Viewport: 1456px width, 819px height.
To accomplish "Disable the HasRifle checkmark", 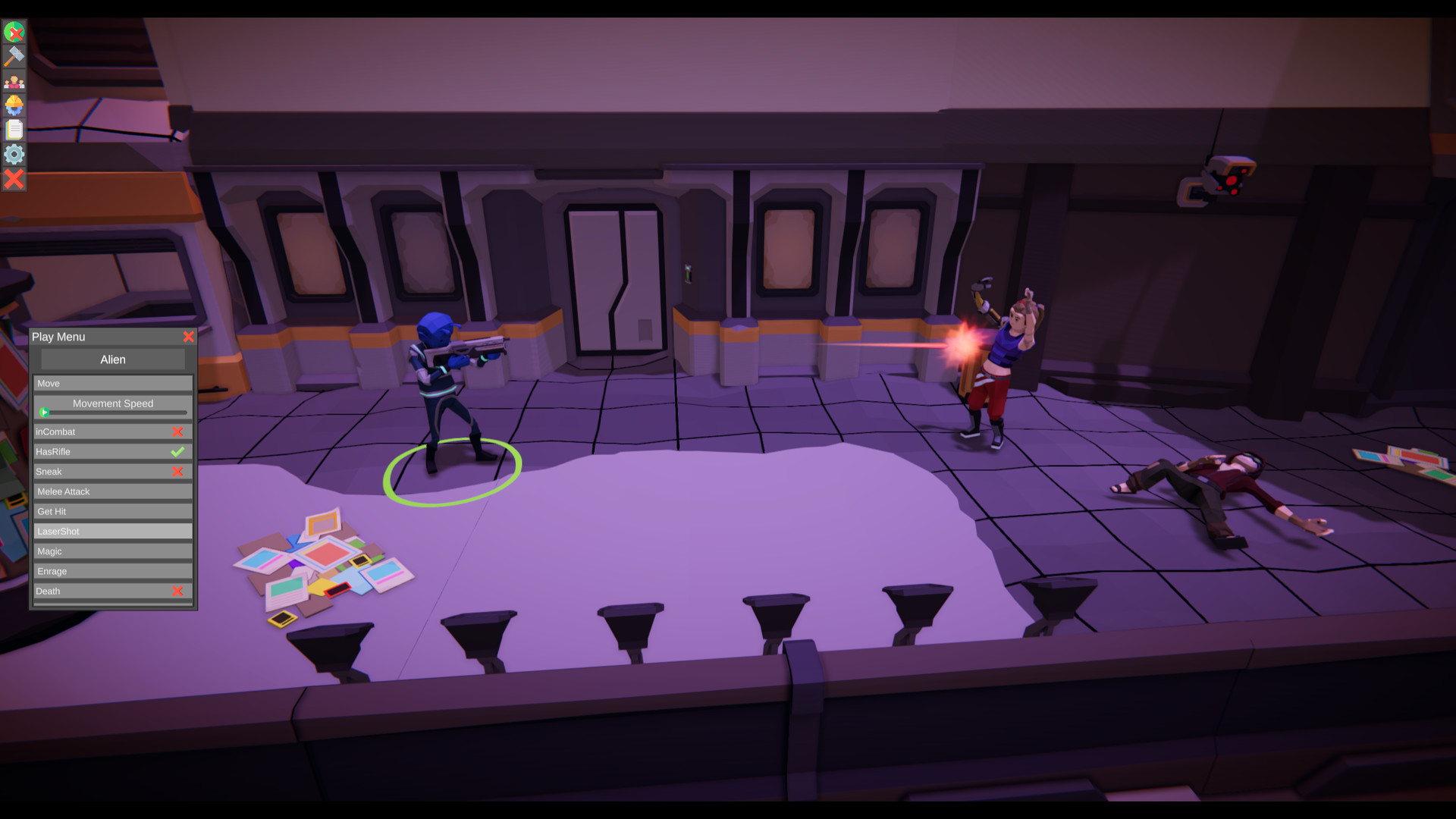I will (x=178, y=451).
